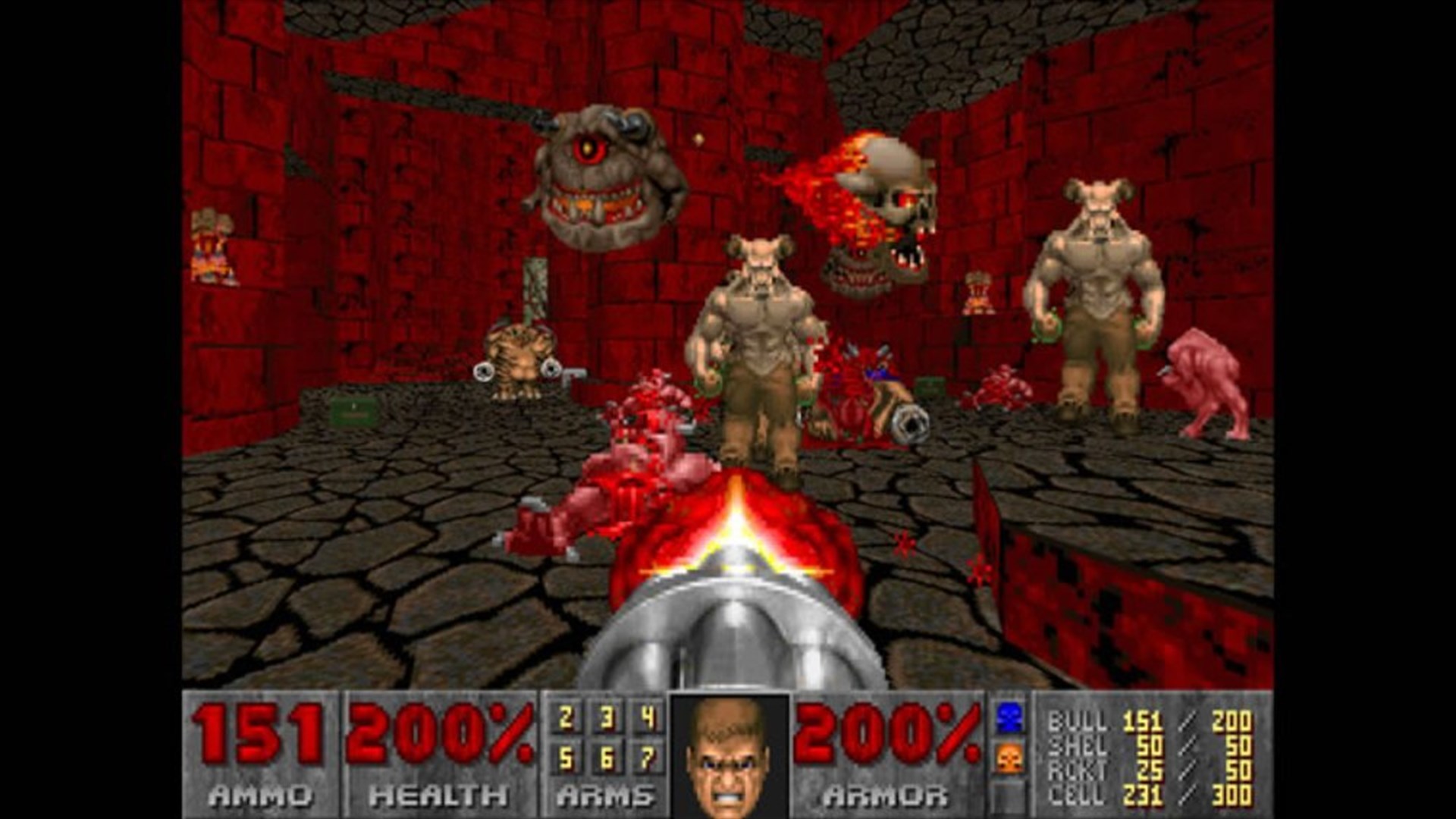
Task: Click the Doomguy face portrait
Action: 730,758
